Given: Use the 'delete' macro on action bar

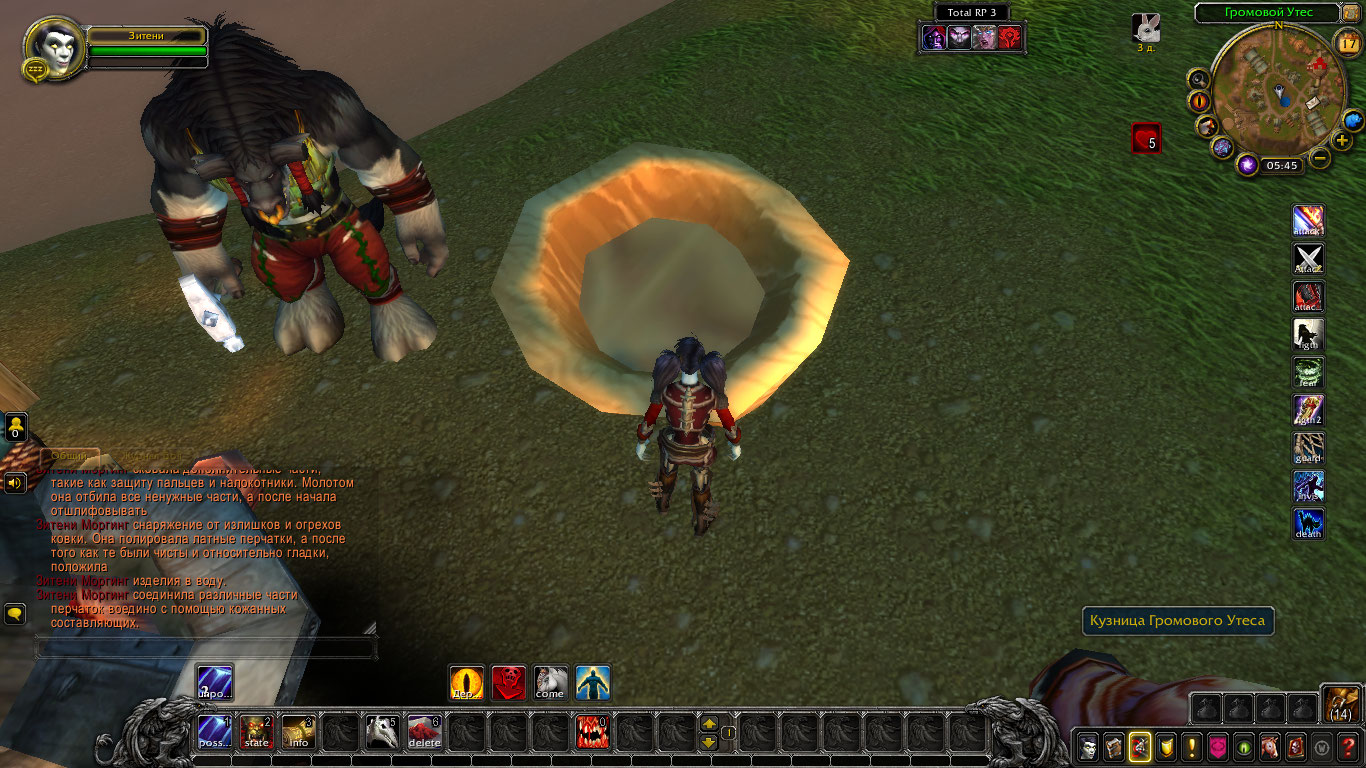Looking at the screenshot, I should (424, 733).
